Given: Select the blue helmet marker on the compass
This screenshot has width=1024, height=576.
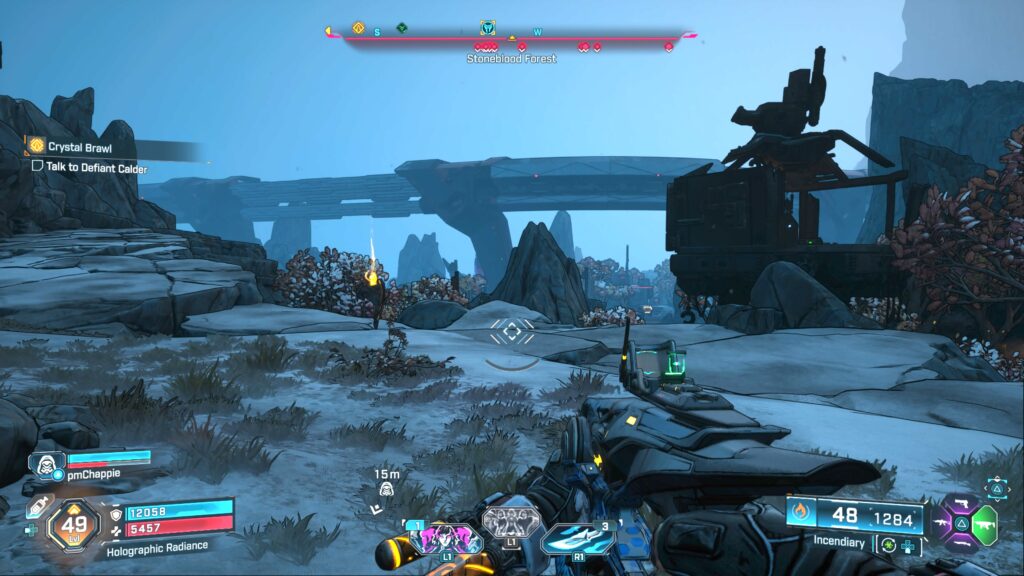Looking at the screenshot, I should point(487,28).
